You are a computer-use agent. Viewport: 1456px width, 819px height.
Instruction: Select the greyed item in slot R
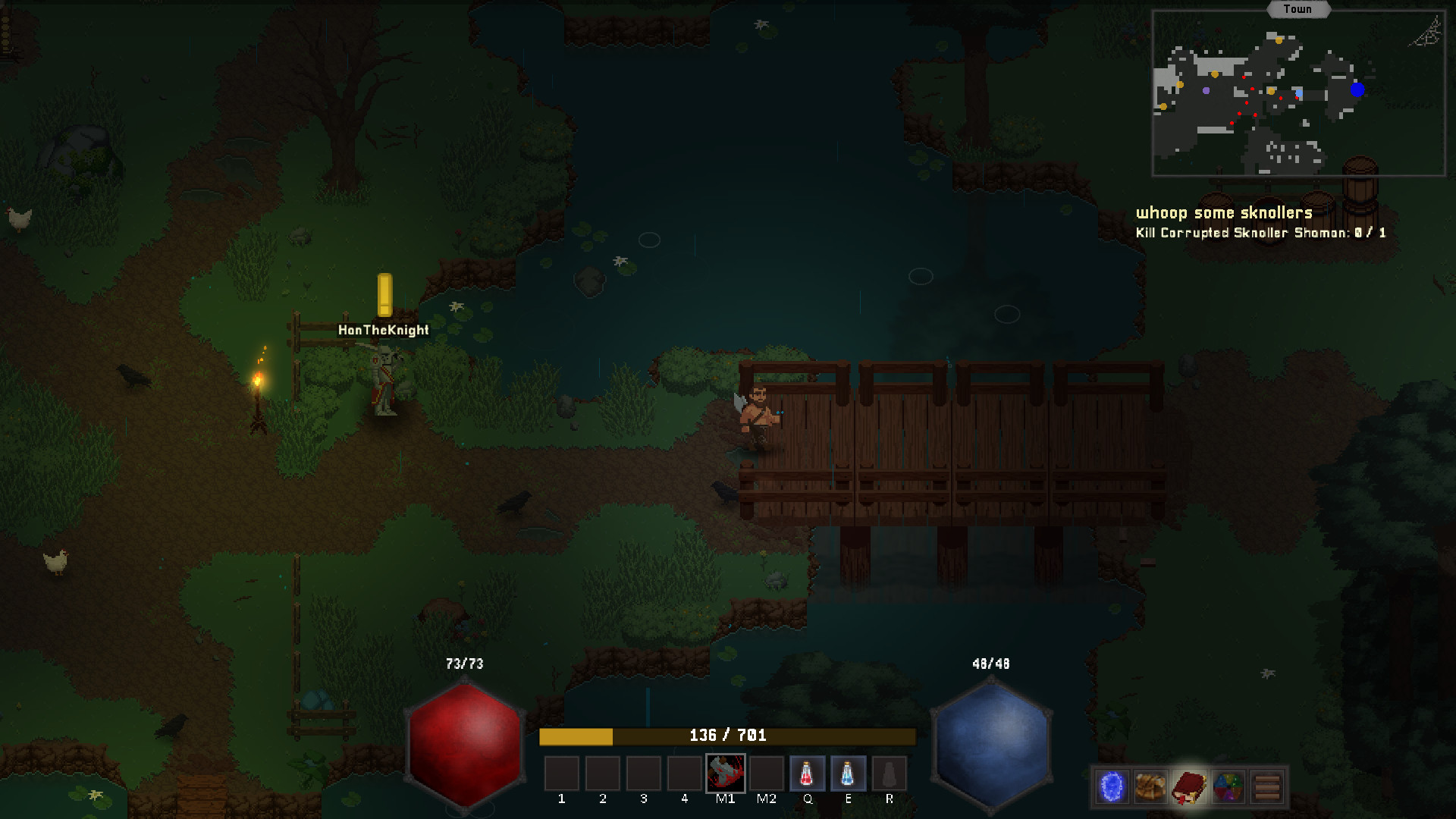(890, 774)
